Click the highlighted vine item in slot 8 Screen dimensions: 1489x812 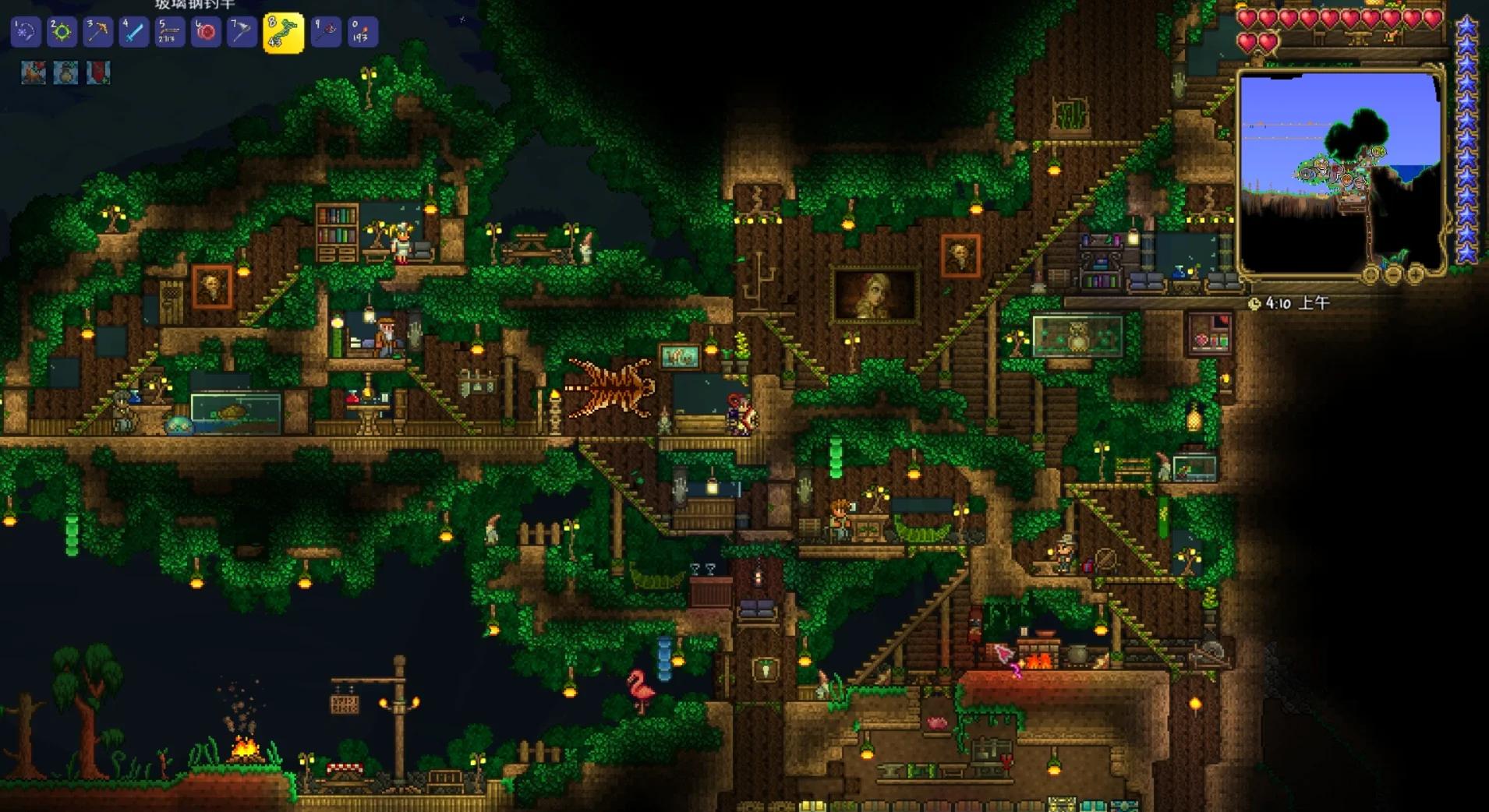pos(284,33)
